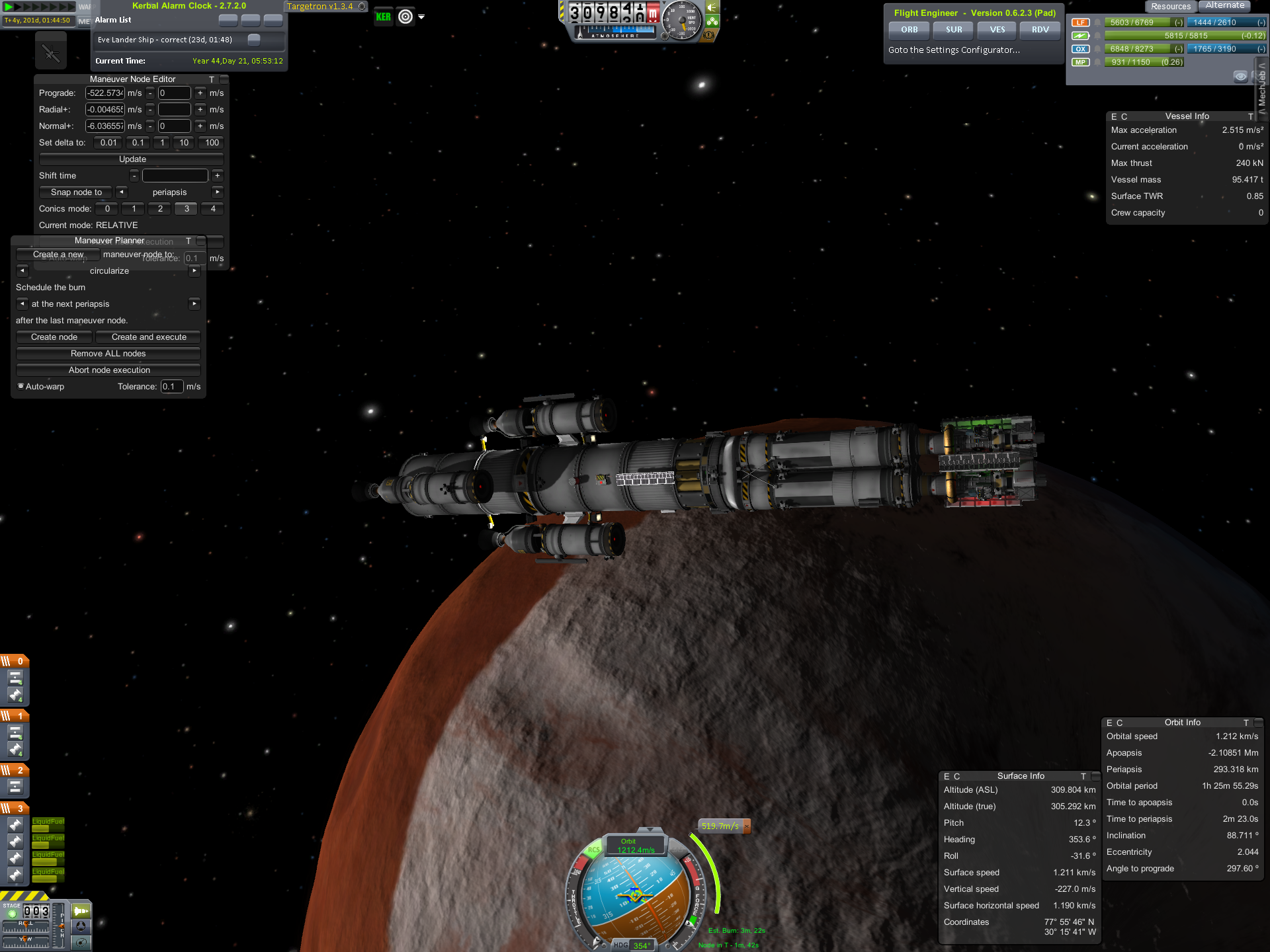Create node in Maneuver Planner

pyautogui.click(x=54, y=337)
